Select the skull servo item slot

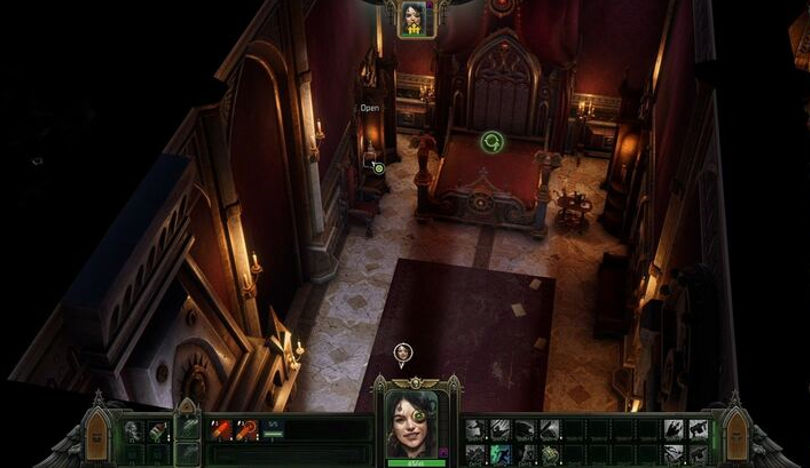point(132,431)
